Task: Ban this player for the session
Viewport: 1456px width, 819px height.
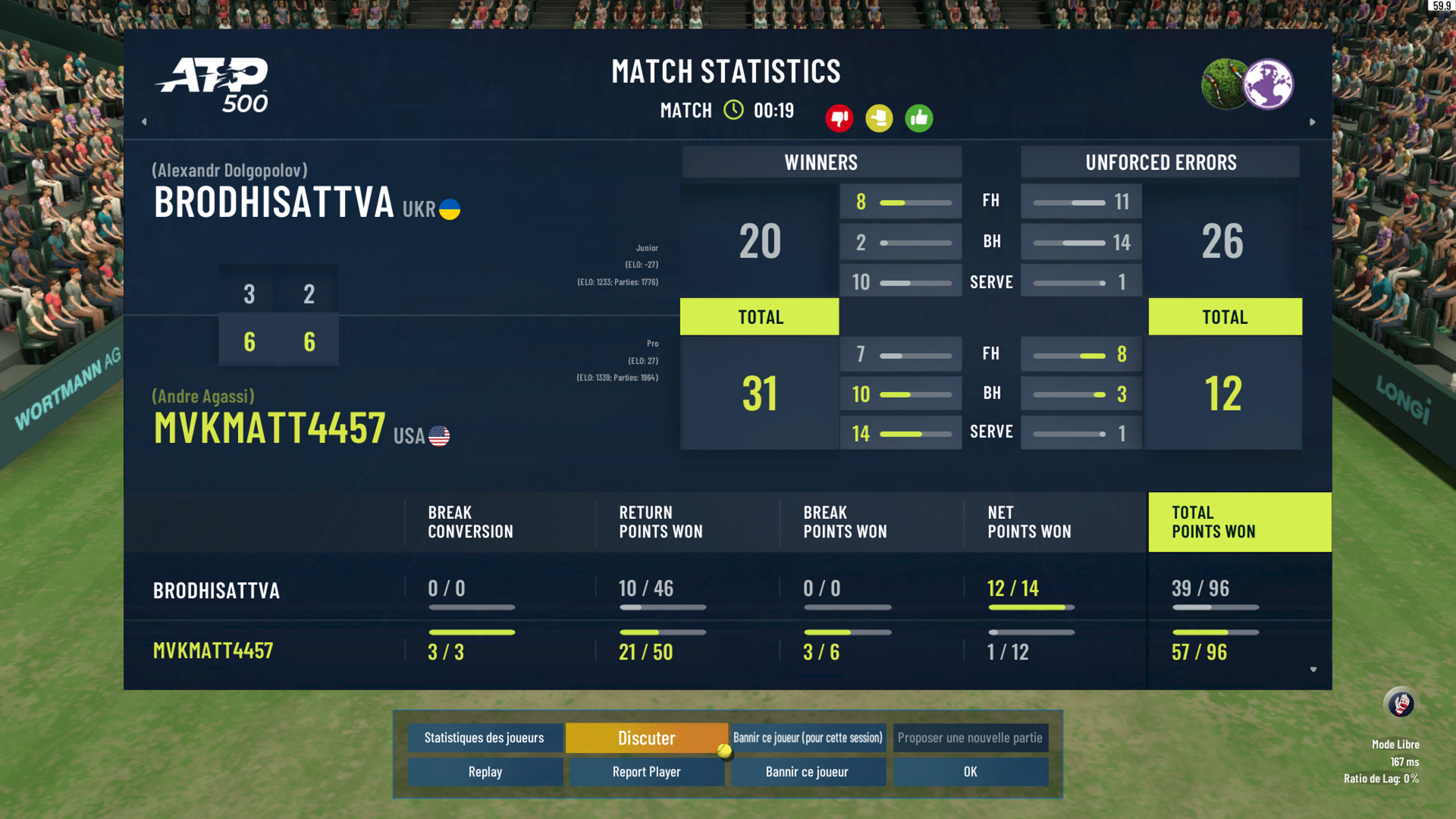Action: (808, 738)
